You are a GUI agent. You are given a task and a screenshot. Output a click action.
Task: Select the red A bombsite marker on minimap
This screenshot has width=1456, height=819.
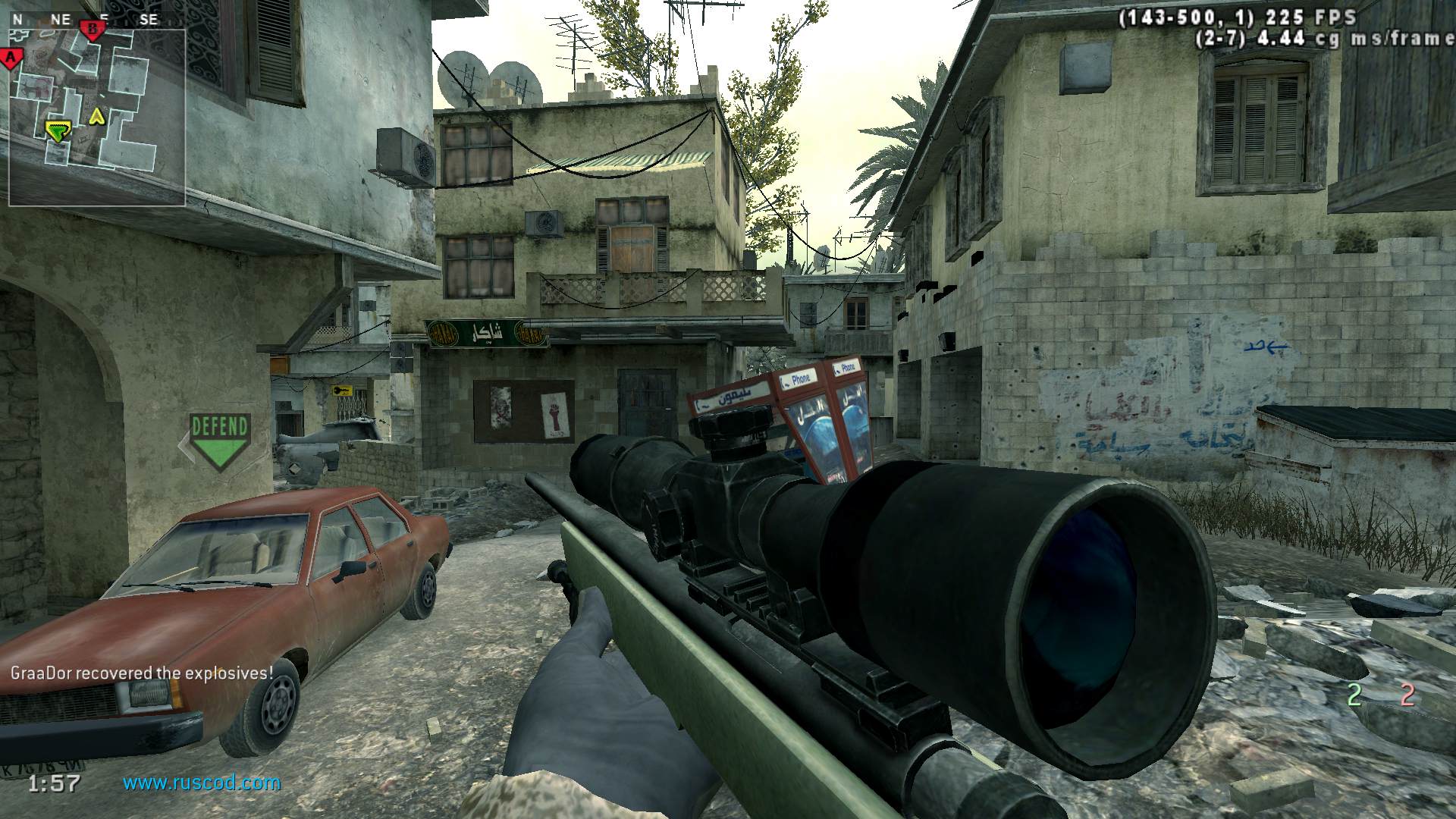[x=11, y=58]
